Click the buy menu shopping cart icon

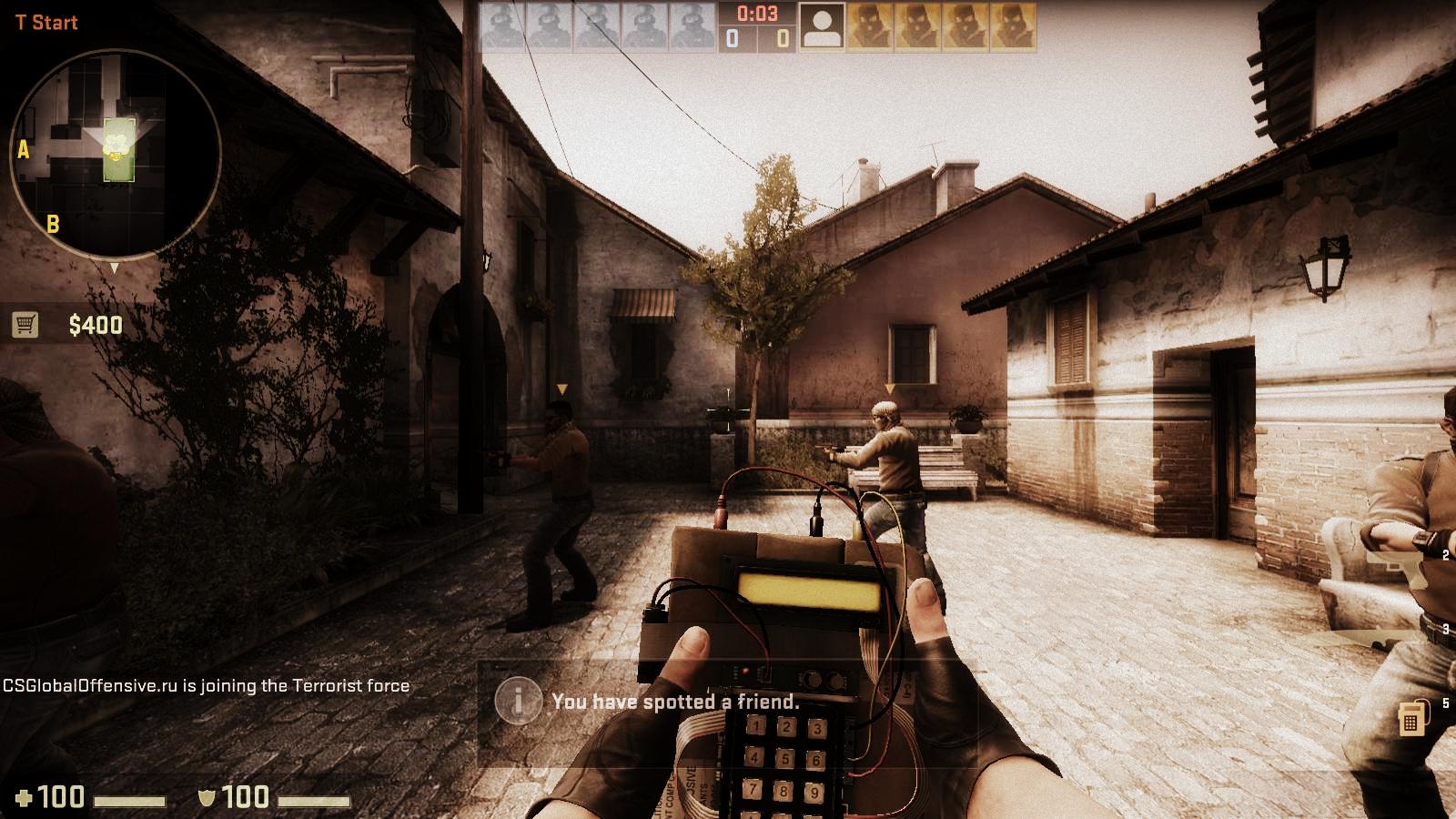point(25,324)
